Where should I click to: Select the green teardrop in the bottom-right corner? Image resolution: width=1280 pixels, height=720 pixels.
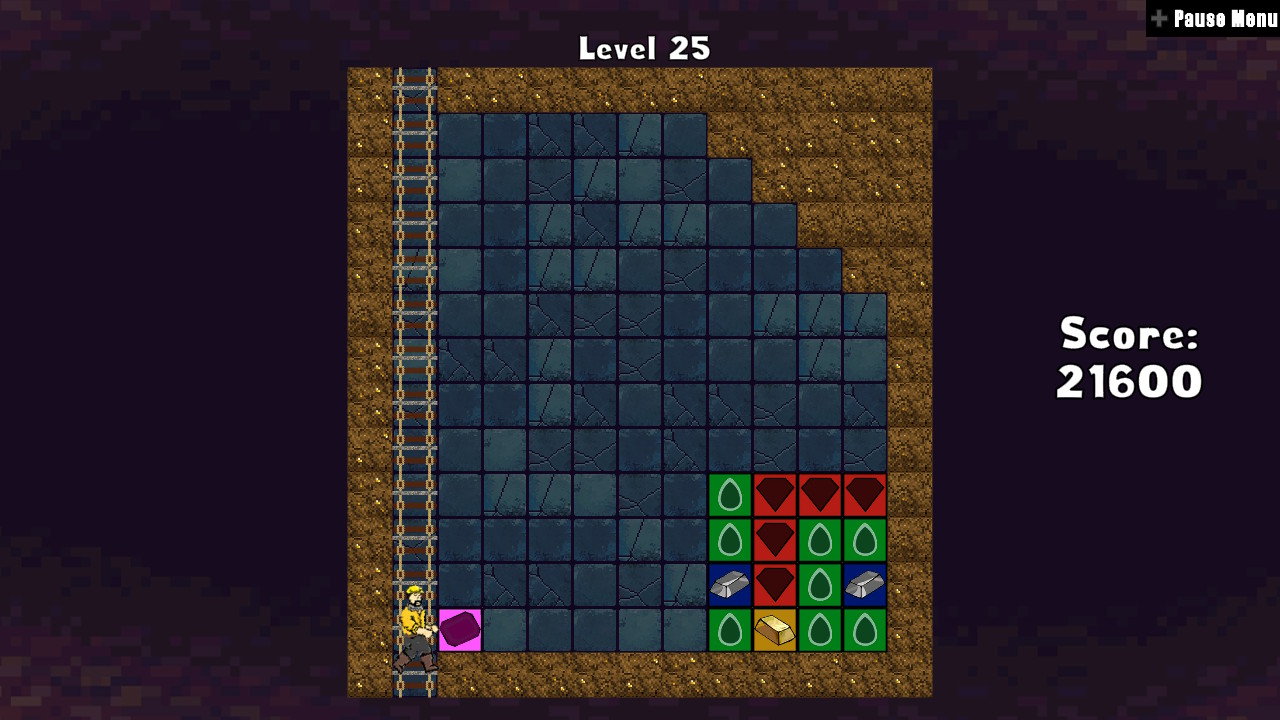863,628
